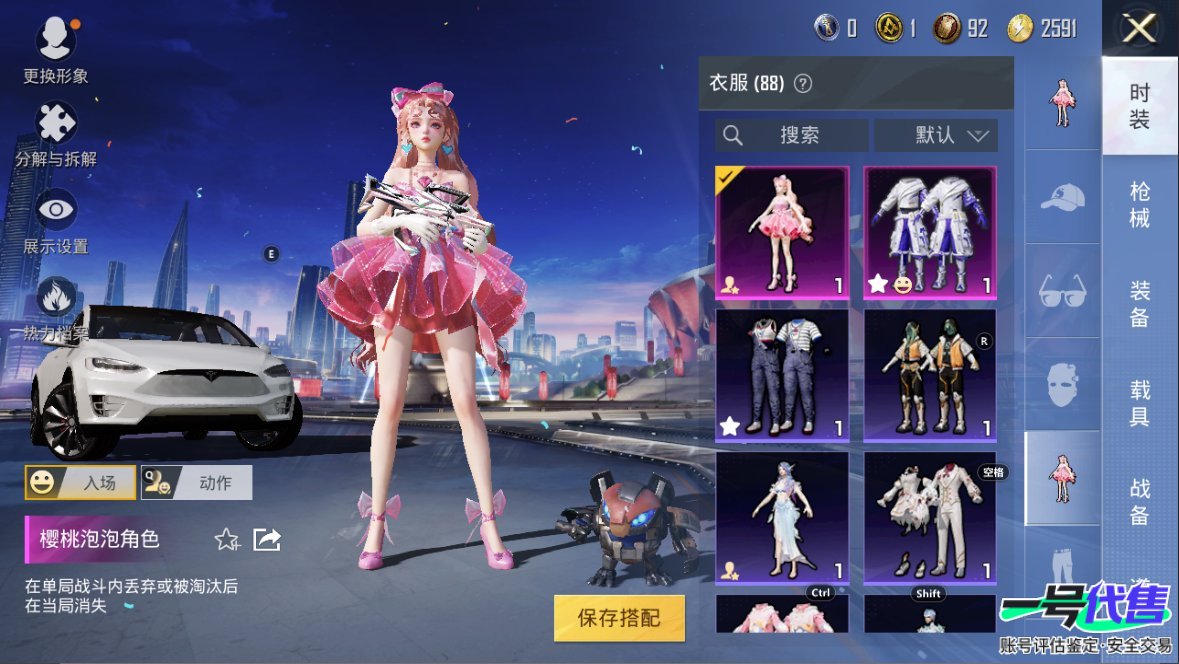Select the white and blue armored suit
This screenshot has width=1179, height=664.
(x=930, y=232)
